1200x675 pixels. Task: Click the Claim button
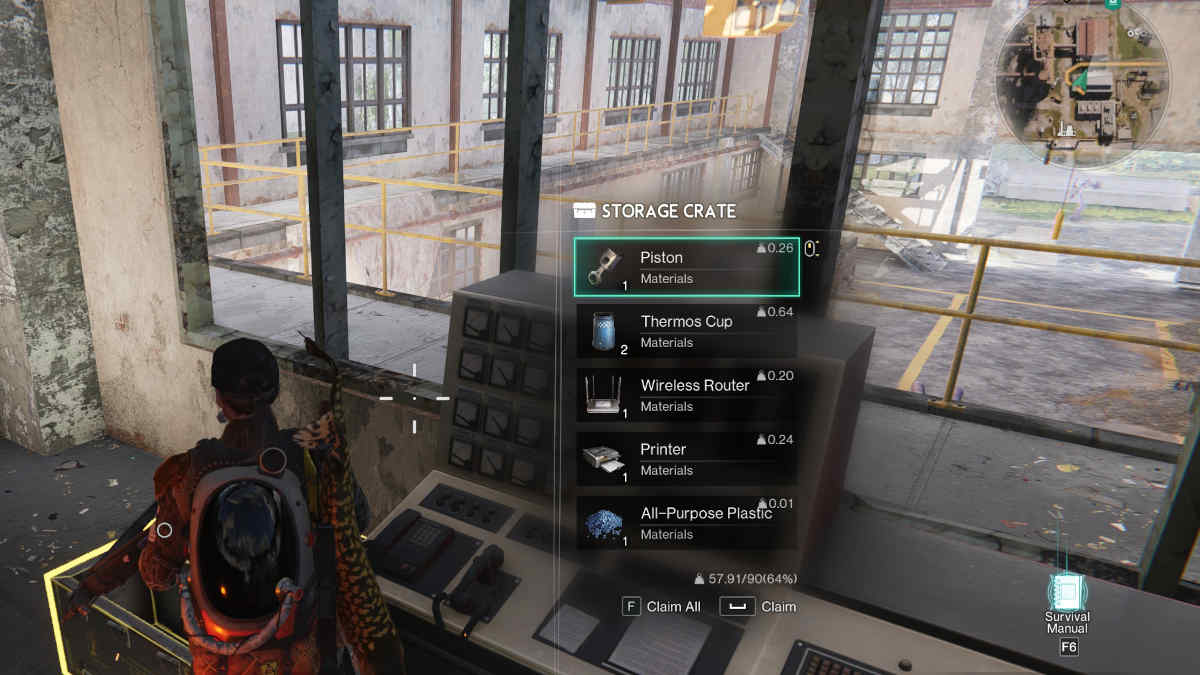[758, 606]
